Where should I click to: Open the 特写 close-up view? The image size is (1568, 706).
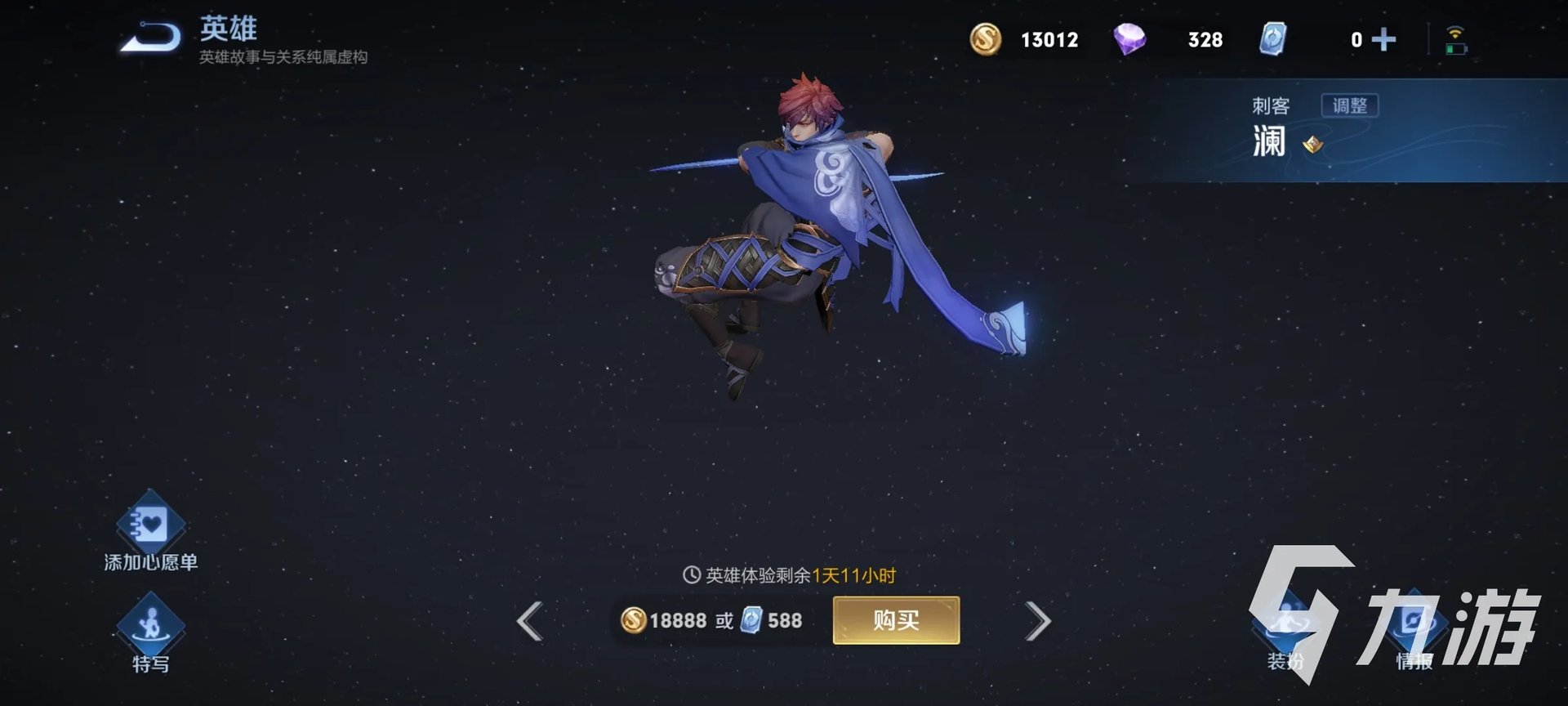pyautogui.click(x=150, y=629)
